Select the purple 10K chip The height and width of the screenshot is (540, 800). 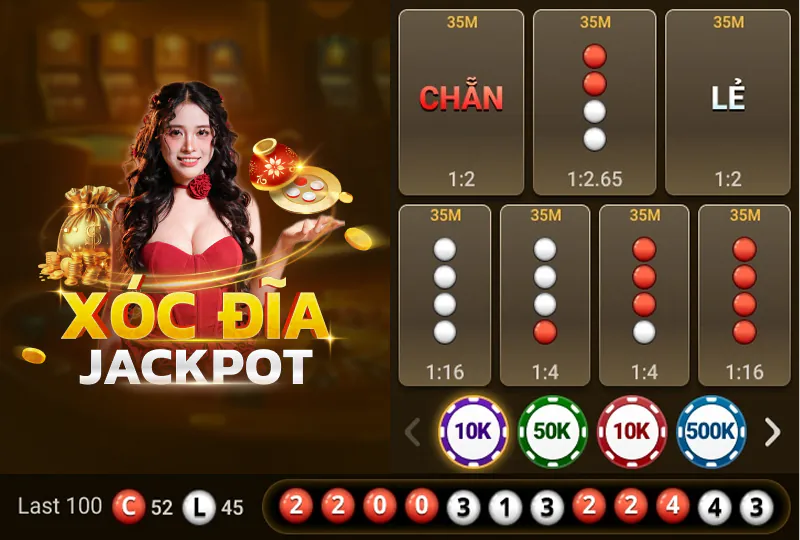[x=473, y=432]
